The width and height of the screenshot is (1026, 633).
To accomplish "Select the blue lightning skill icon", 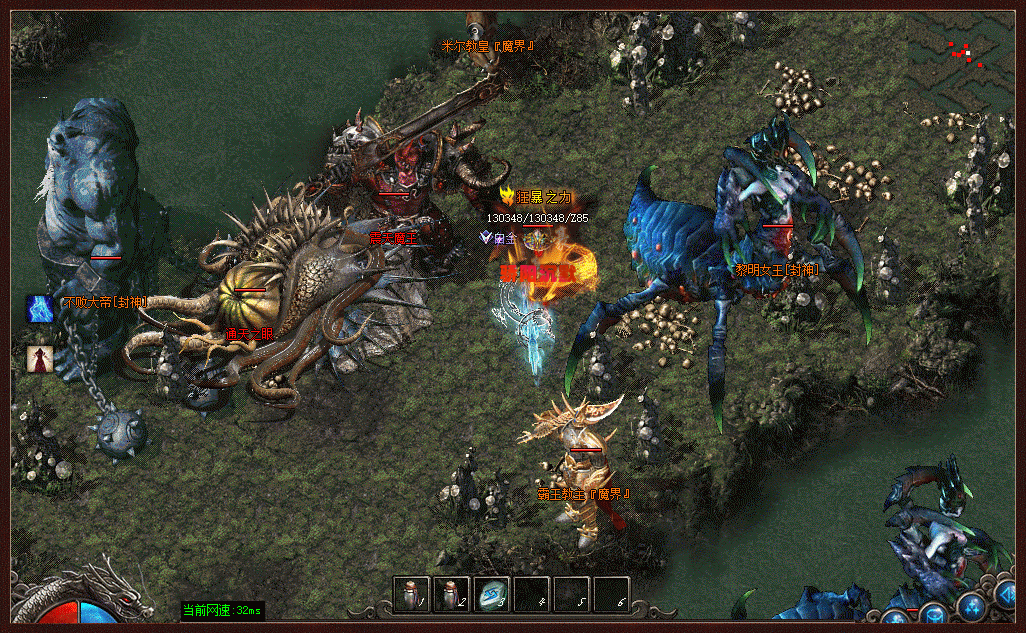I will 40,309.
